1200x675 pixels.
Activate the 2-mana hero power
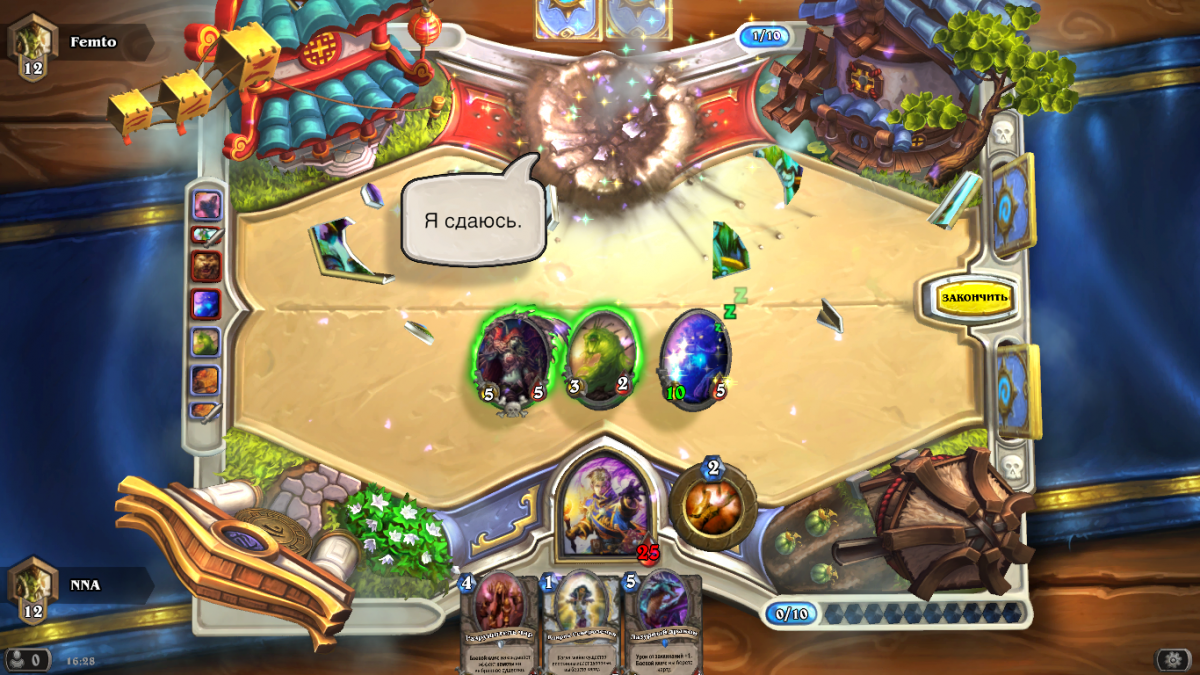[713, 504]
